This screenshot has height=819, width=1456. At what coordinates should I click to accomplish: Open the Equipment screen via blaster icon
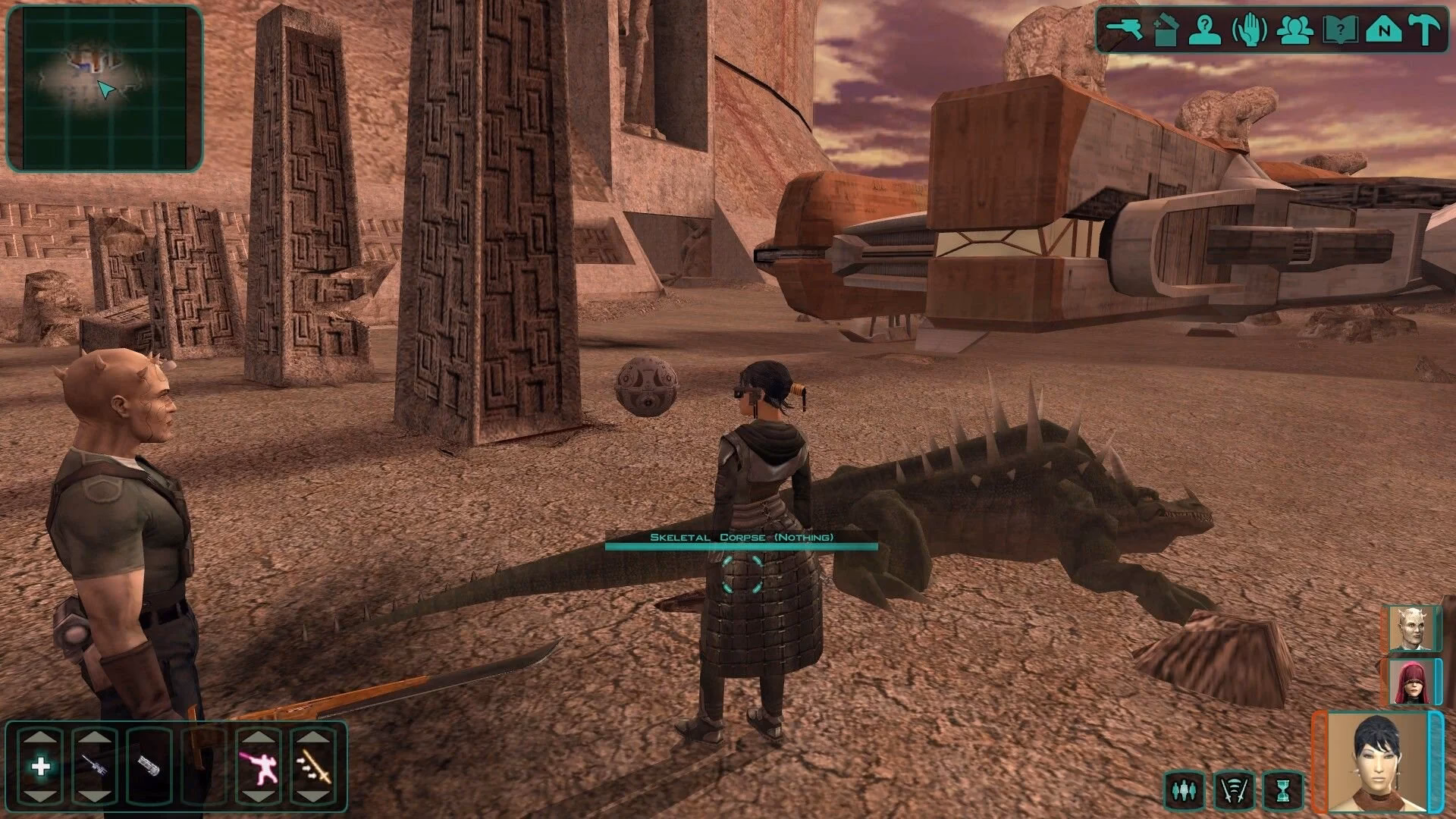tap(1123, 29)
